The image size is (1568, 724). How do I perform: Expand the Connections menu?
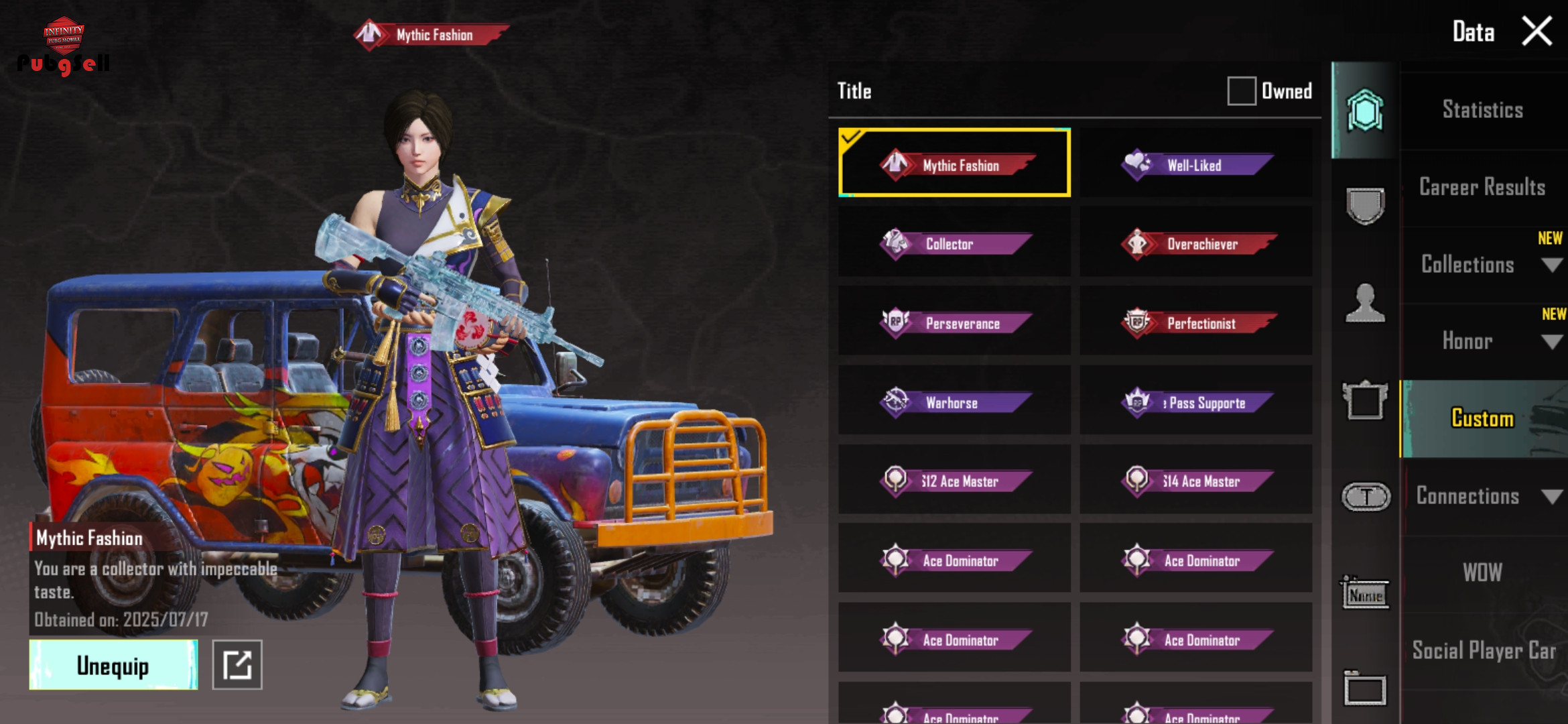coord(1482,496)
